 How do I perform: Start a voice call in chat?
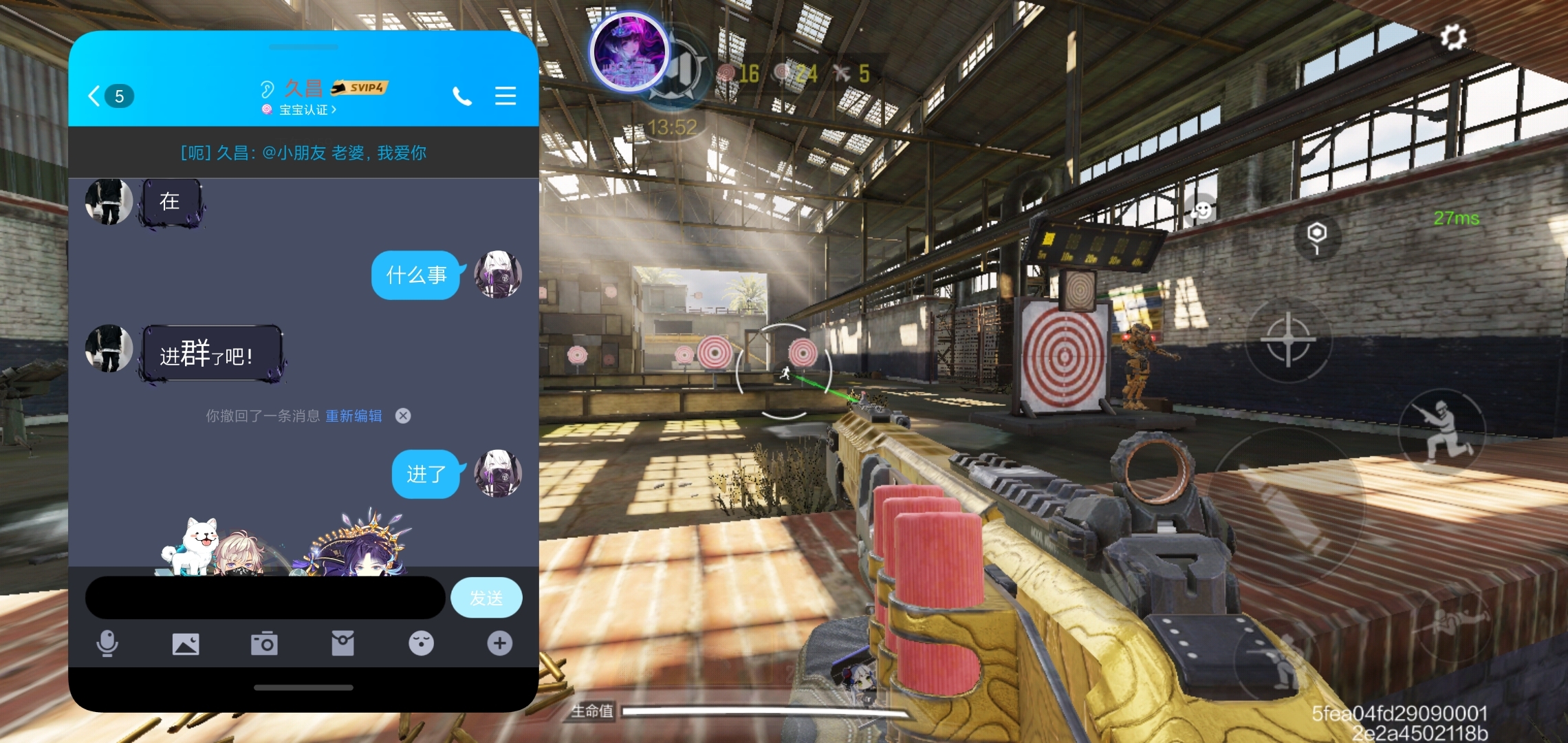[x=462, y=96]
